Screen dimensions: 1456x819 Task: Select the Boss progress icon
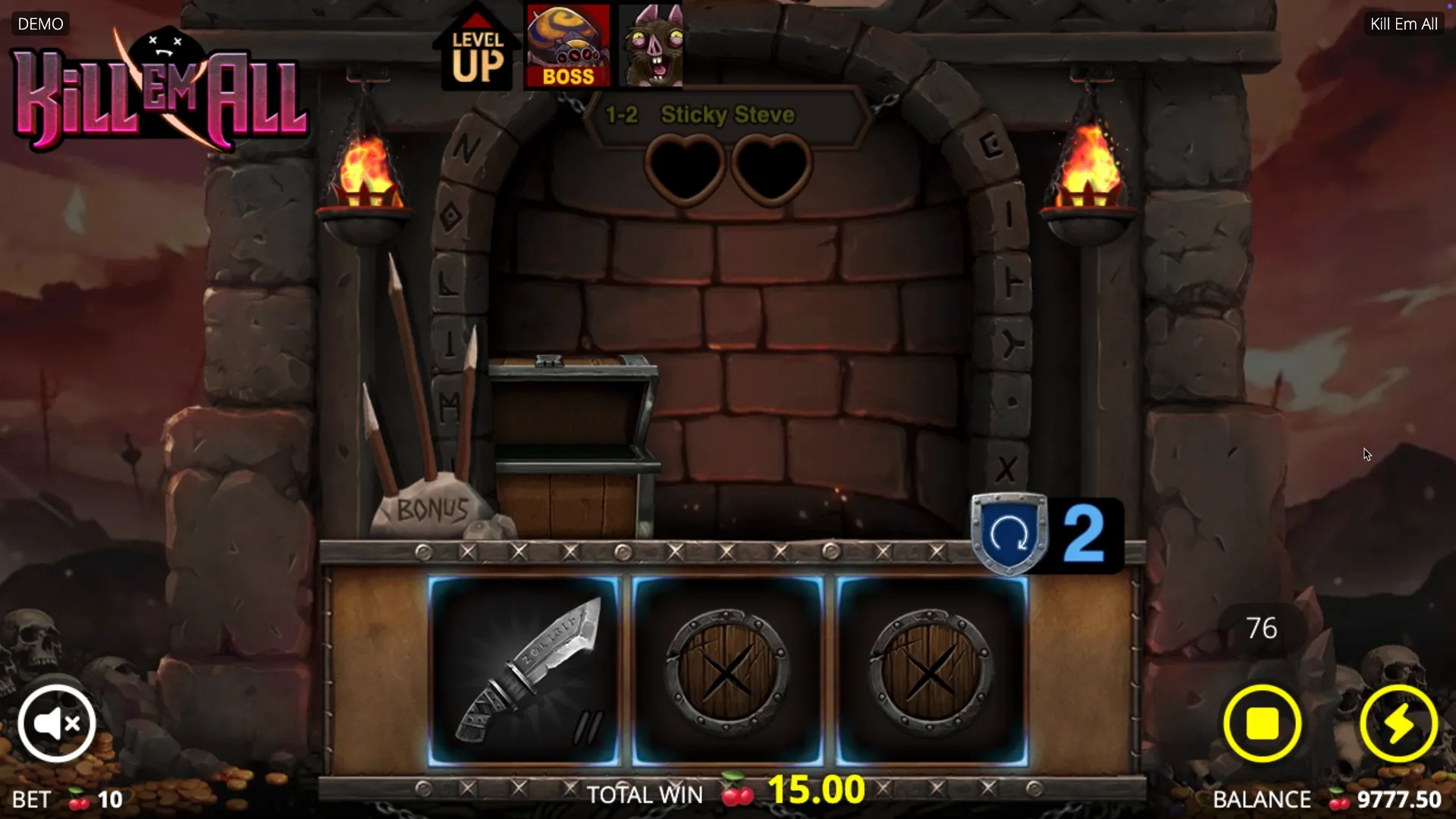pyautogui.click(x=568, y=47)
